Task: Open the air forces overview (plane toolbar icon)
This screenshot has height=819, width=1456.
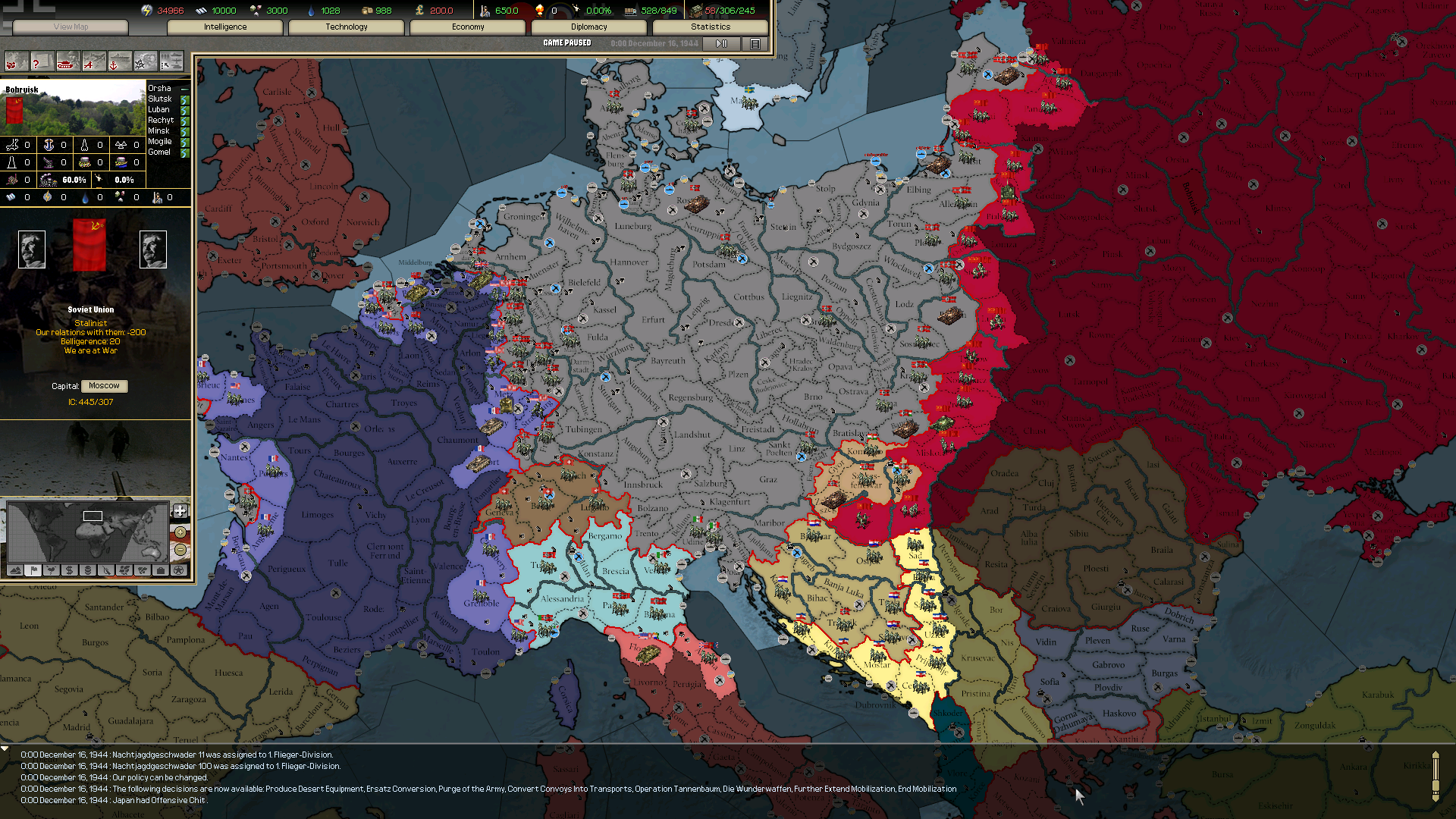Action: (x=93, y=61)
